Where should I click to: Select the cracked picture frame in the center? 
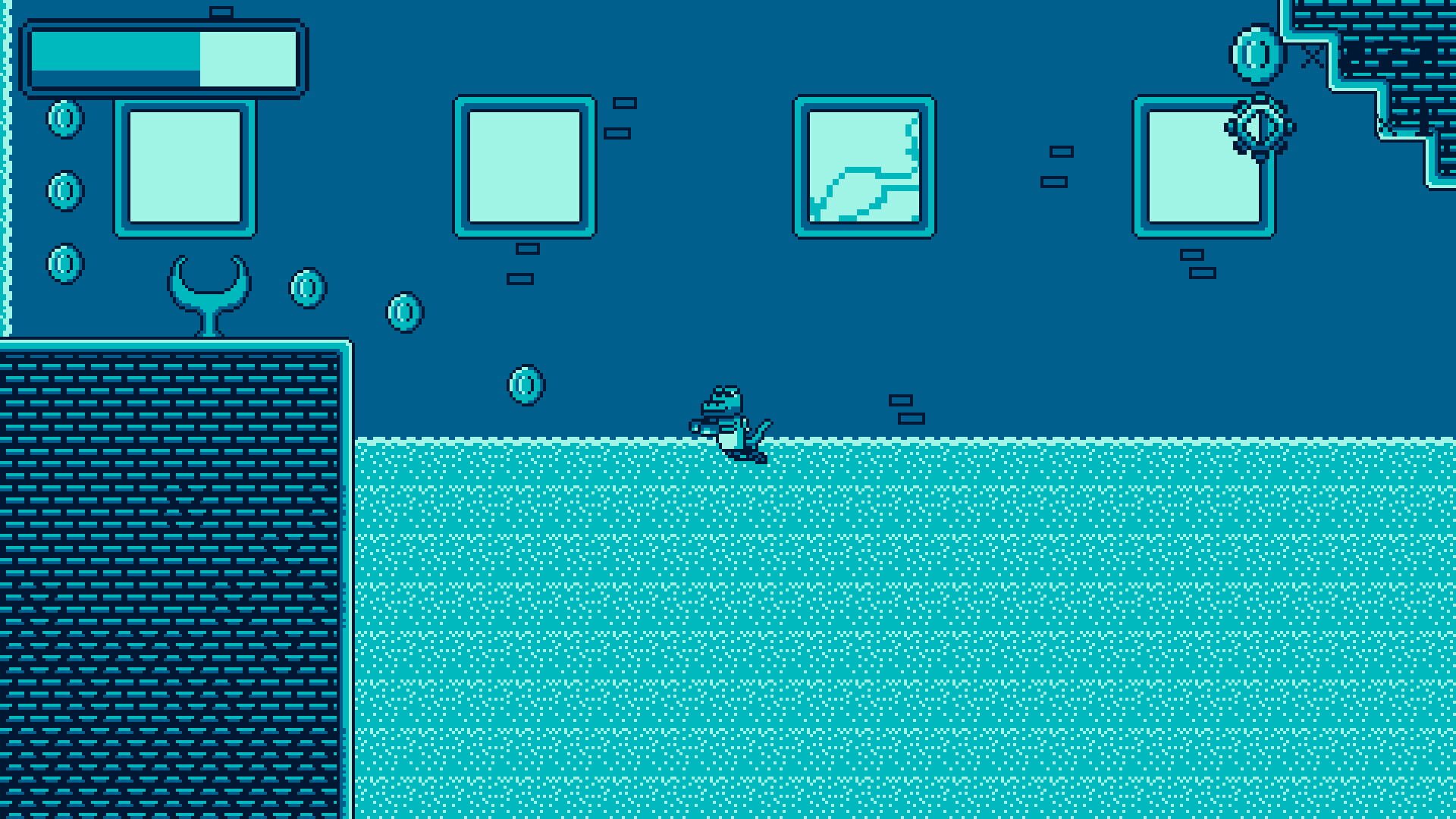863,165
